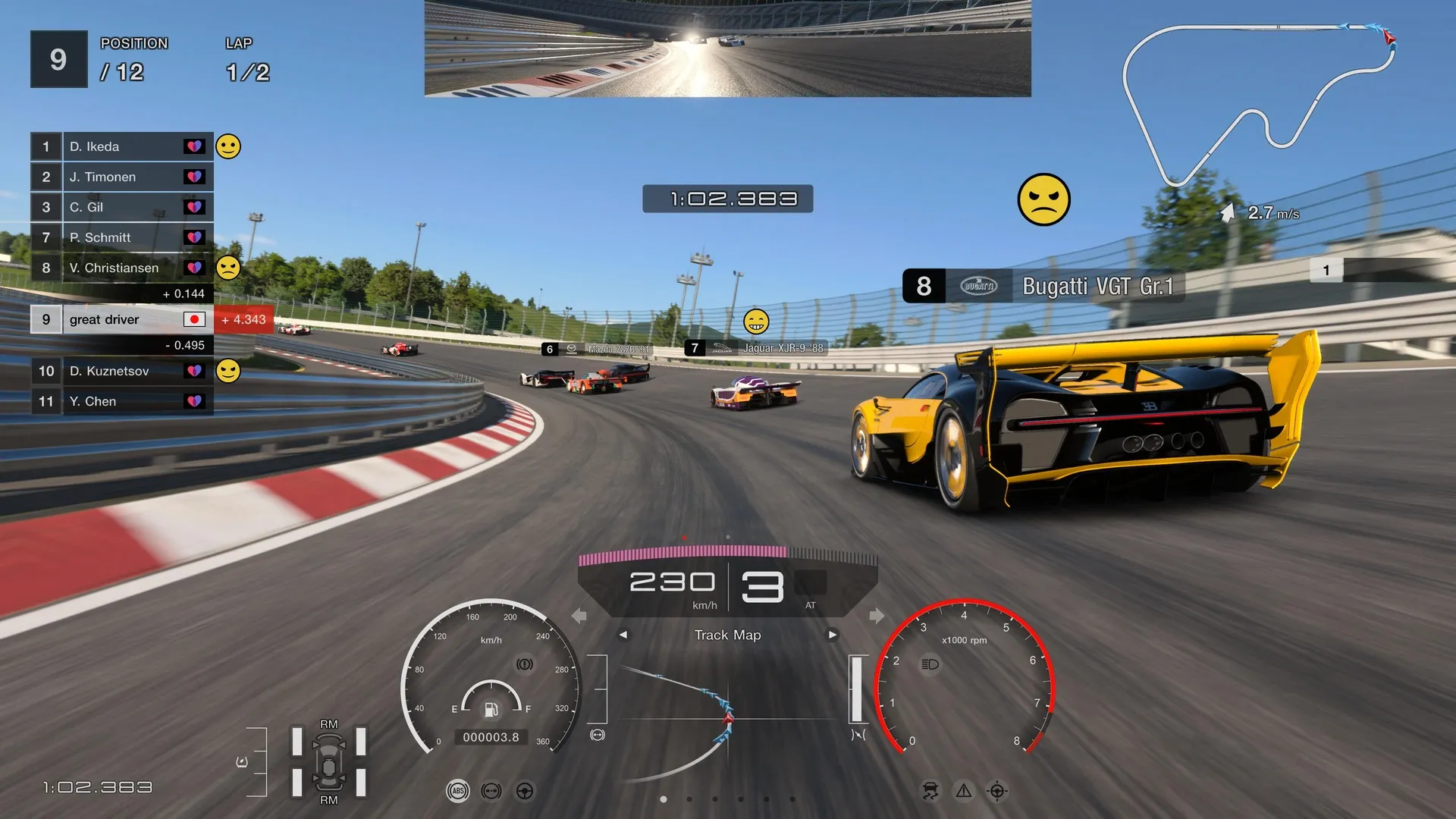Click the fuel pump icon inside the speedometer

(491, 710)
